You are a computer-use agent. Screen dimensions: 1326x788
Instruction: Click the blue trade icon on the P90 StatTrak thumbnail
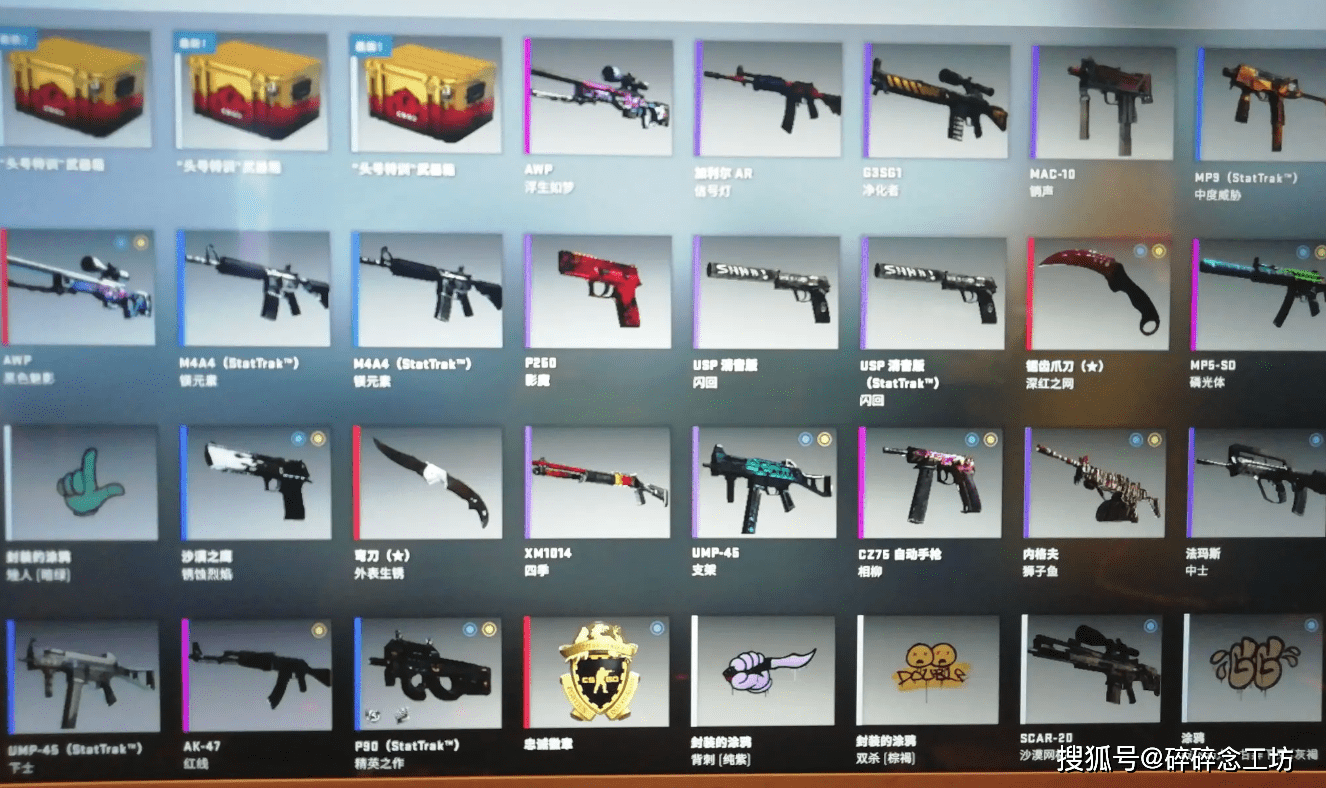coord(469,630)
